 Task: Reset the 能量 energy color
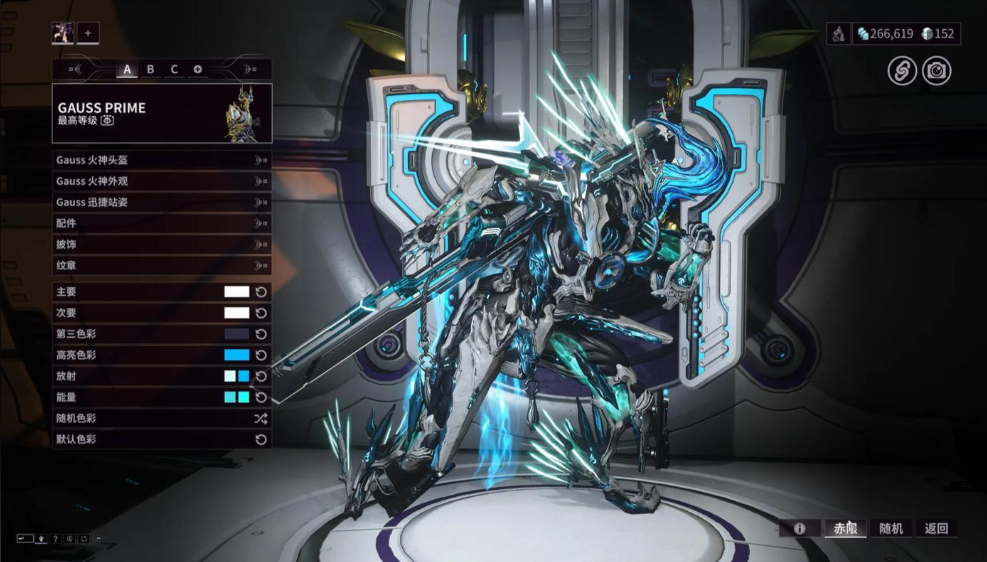click(261, 397)
